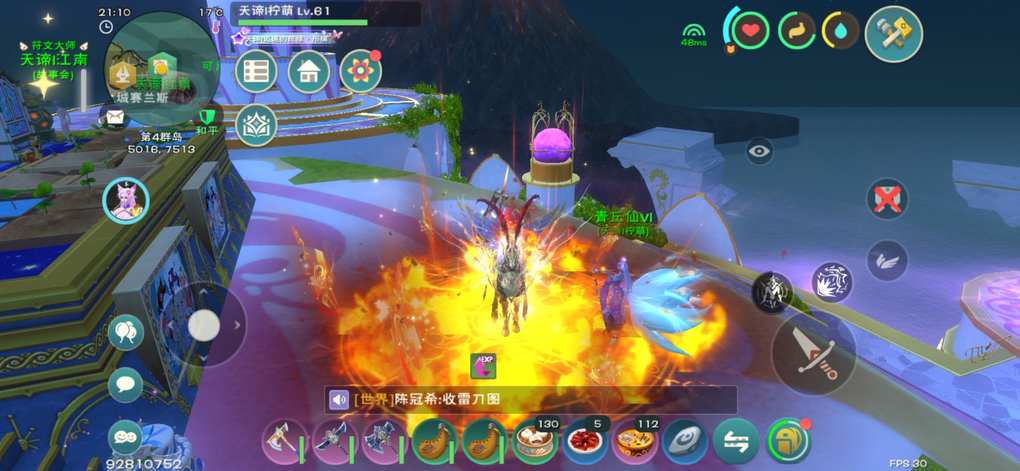Open the chat speech bubble button
The width and height of the screenshot is (1020, 471).
[126, 384]
